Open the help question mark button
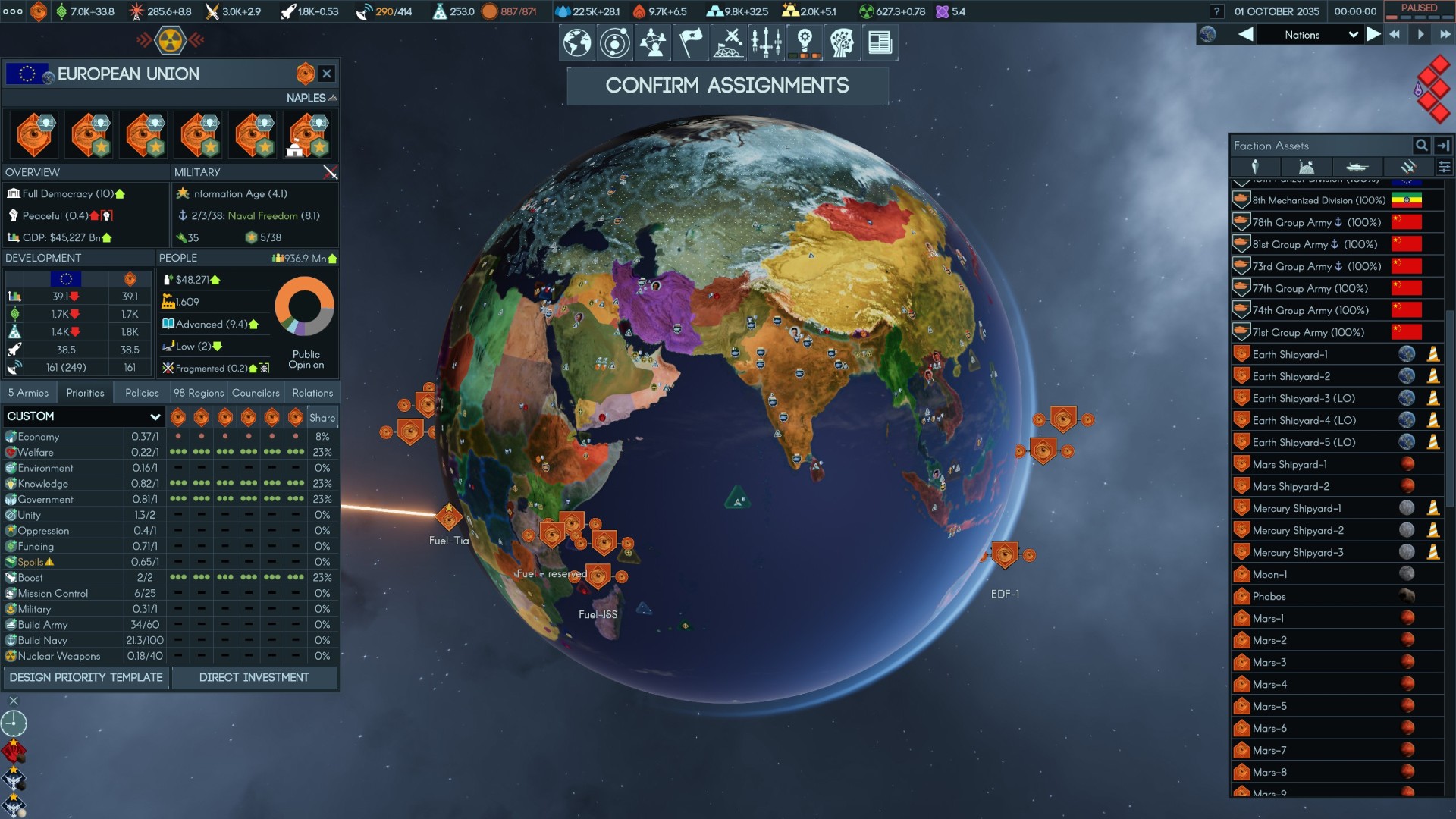The height and width of the screenshot is (819, 1456). (x=1216, y=11)
